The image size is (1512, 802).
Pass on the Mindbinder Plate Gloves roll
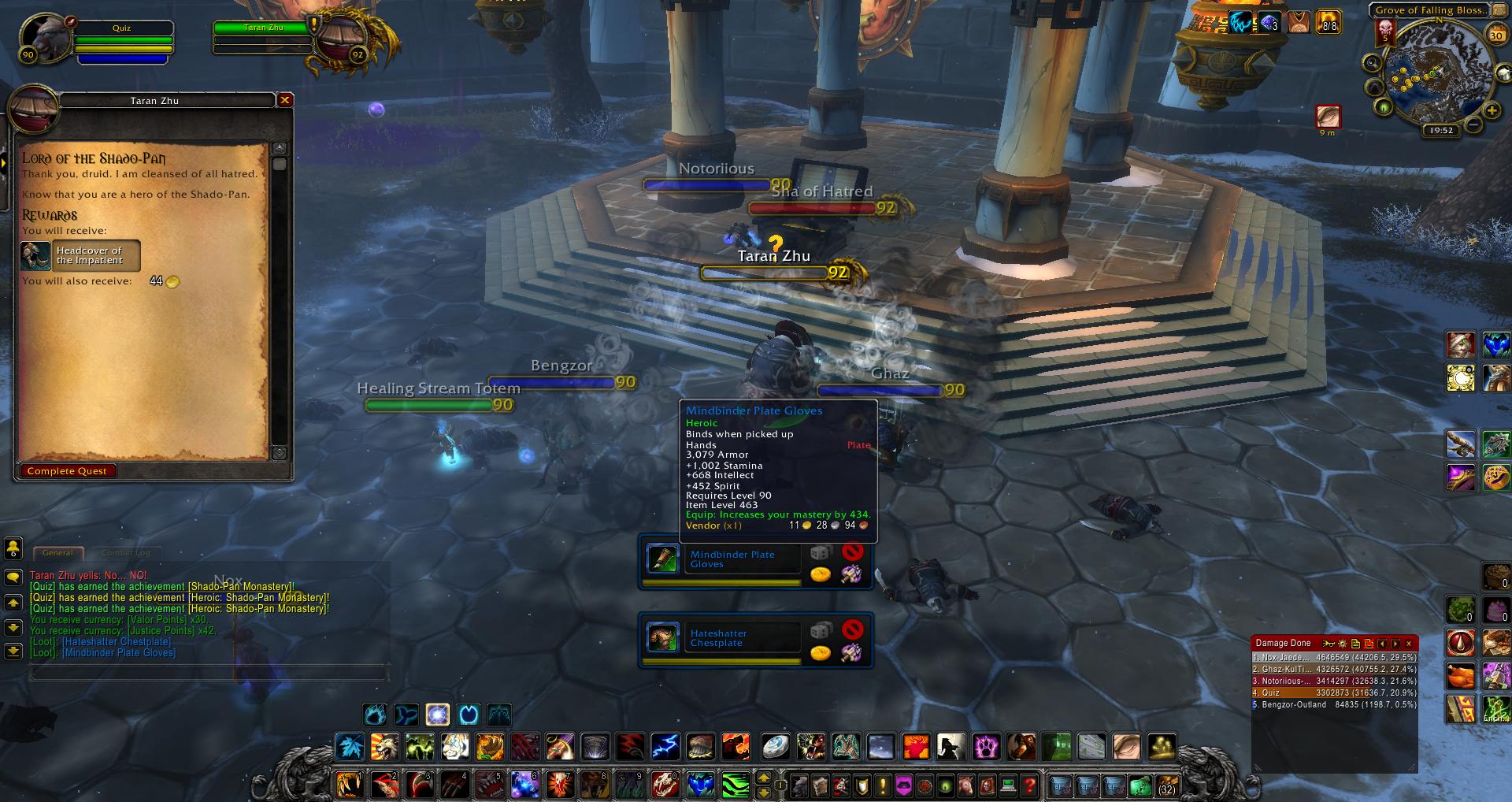(x=852, y=552)
